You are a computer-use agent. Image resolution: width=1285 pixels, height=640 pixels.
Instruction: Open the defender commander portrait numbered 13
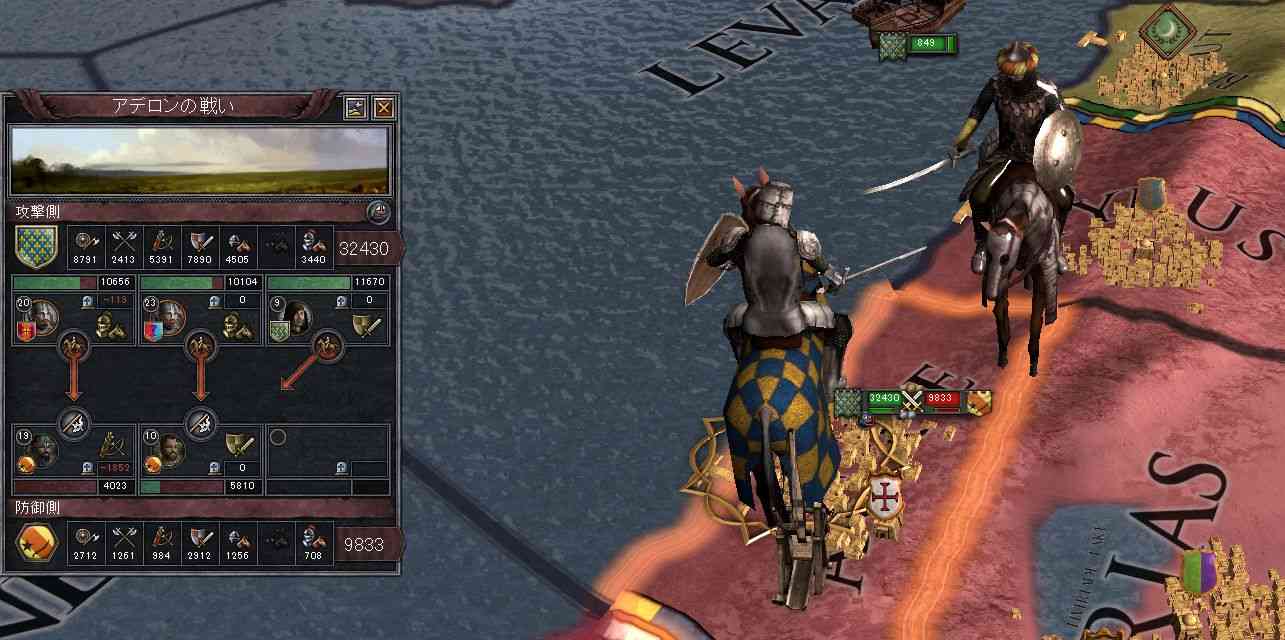40,448
